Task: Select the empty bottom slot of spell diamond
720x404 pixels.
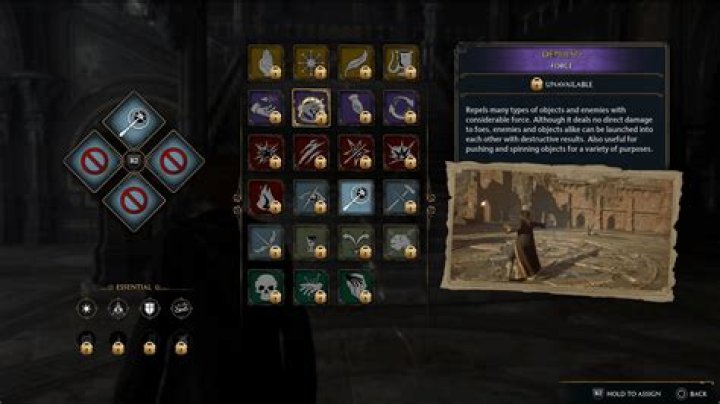Action: click(x=132, y=200)
